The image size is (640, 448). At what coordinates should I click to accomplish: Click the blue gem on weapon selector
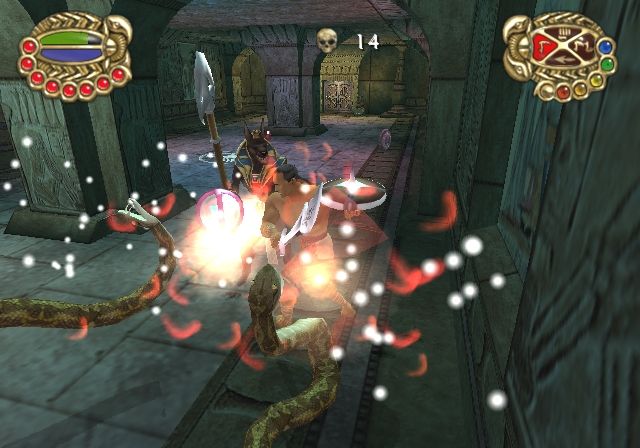pos(603,46)
